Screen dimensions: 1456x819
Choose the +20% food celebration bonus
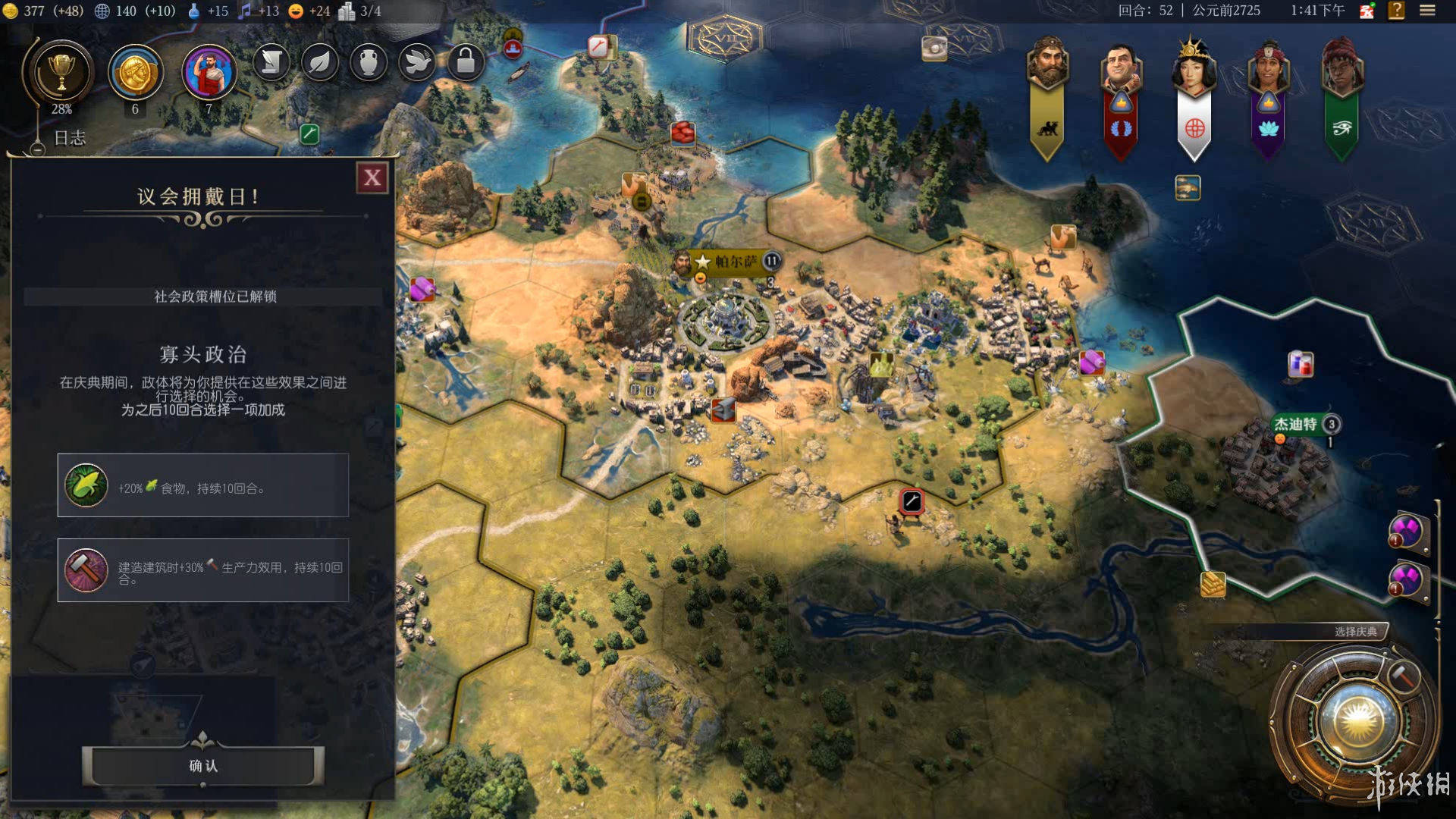[x=203, y=485]
